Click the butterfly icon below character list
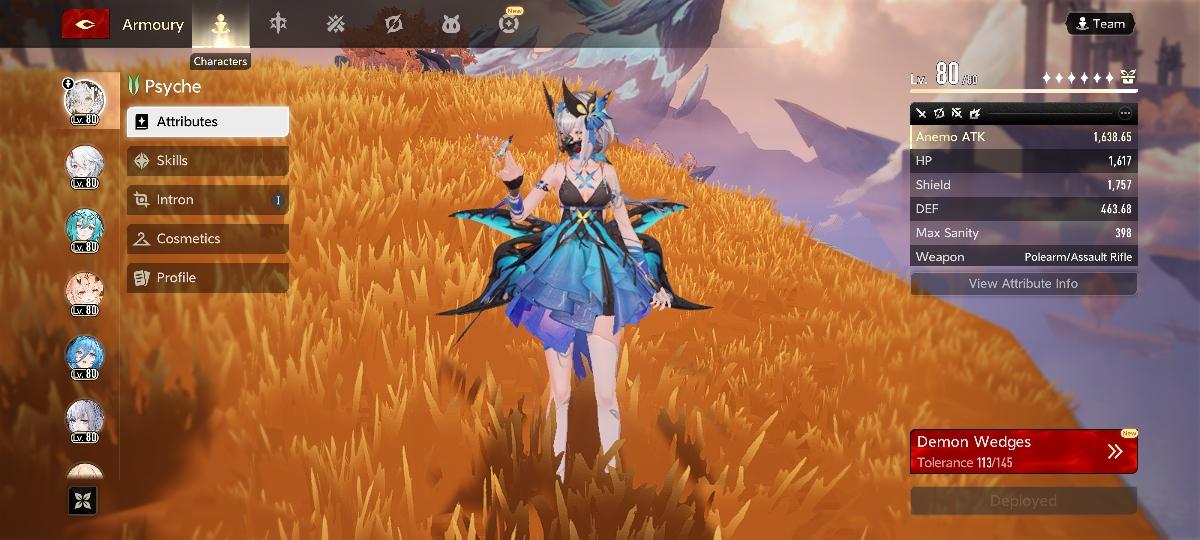The height and width of the screenshot is (540, 1200). [82, 500]
